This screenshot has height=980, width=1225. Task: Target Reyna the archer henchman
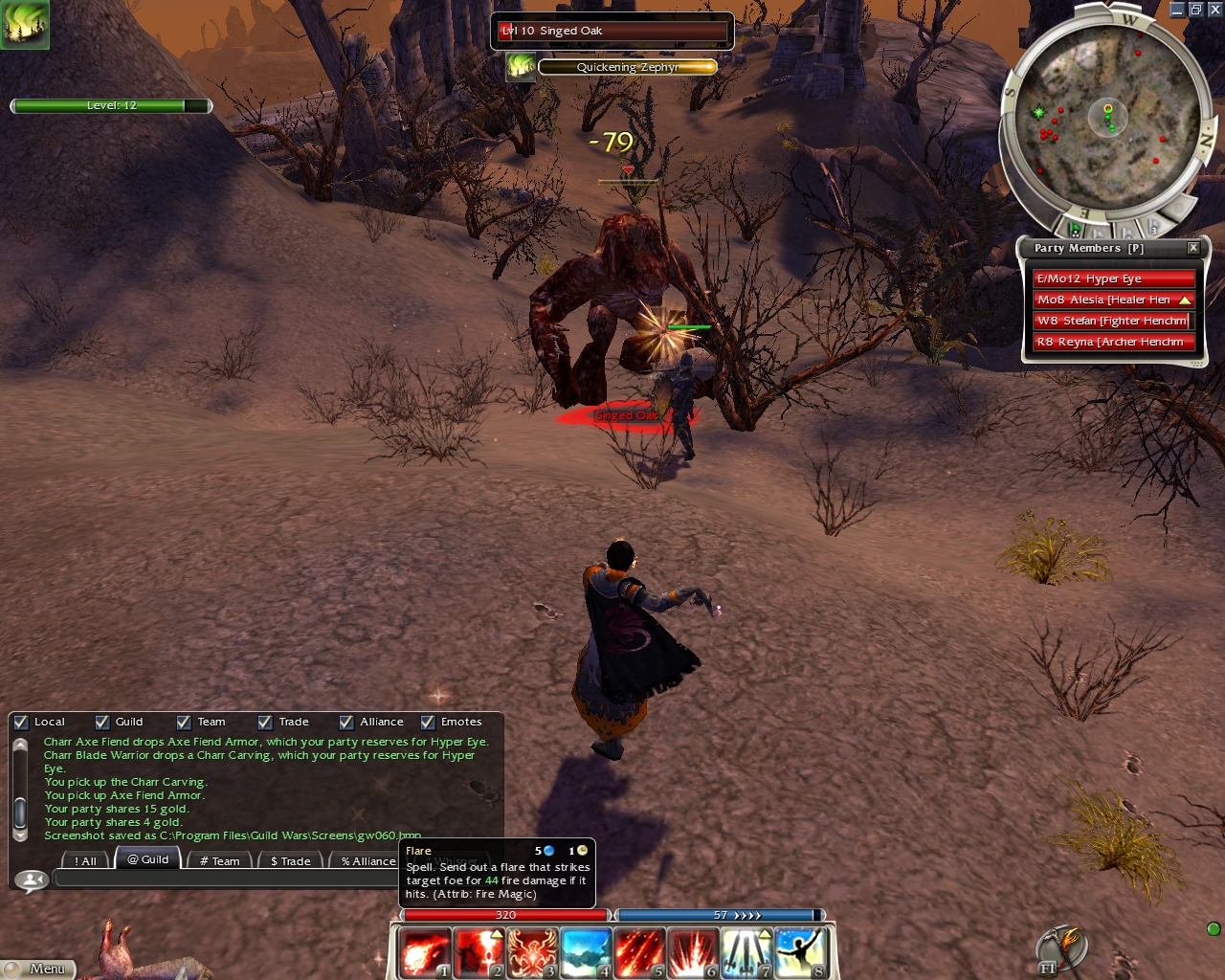pos(1113,342)
